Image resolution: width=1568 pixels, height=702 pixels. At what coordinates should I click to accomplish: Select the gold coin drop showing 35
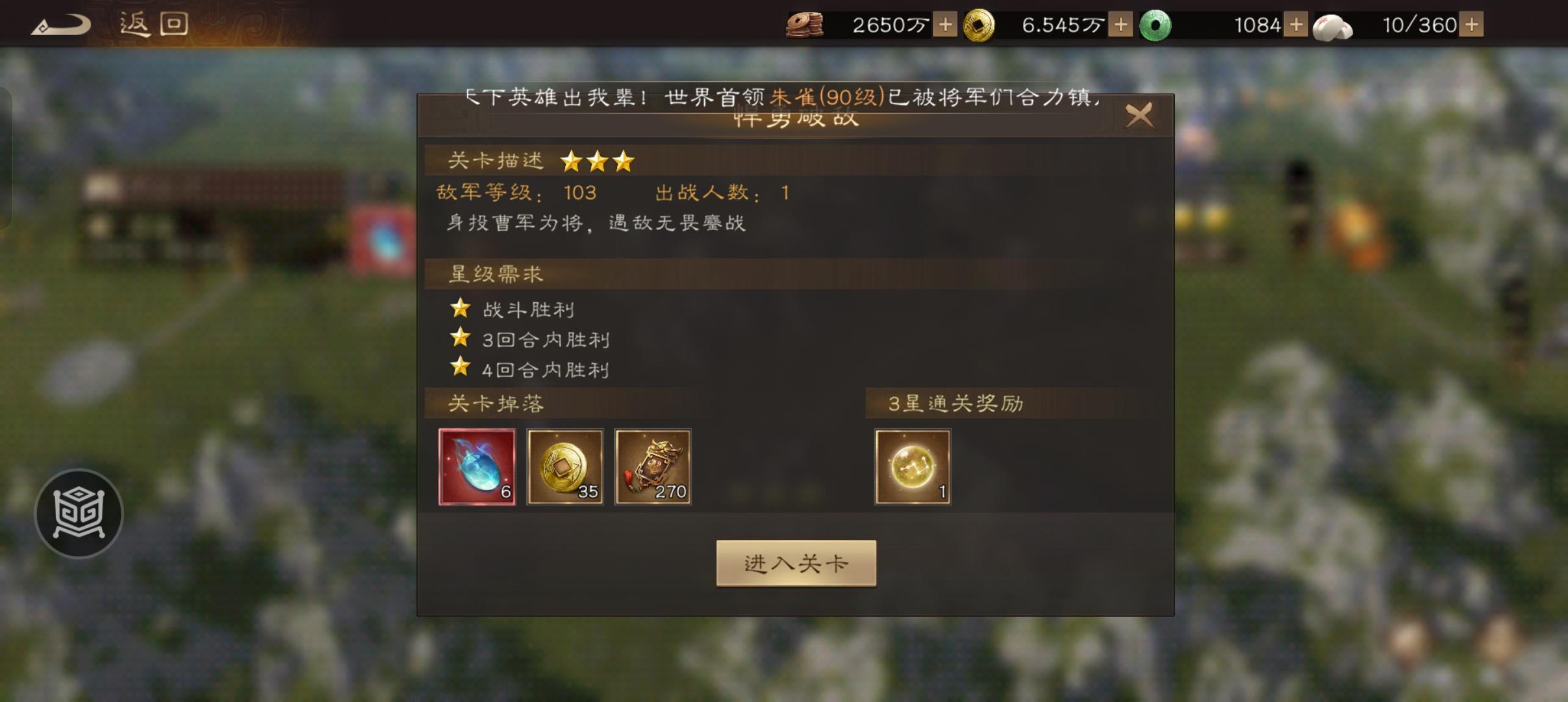click(565, 467)
